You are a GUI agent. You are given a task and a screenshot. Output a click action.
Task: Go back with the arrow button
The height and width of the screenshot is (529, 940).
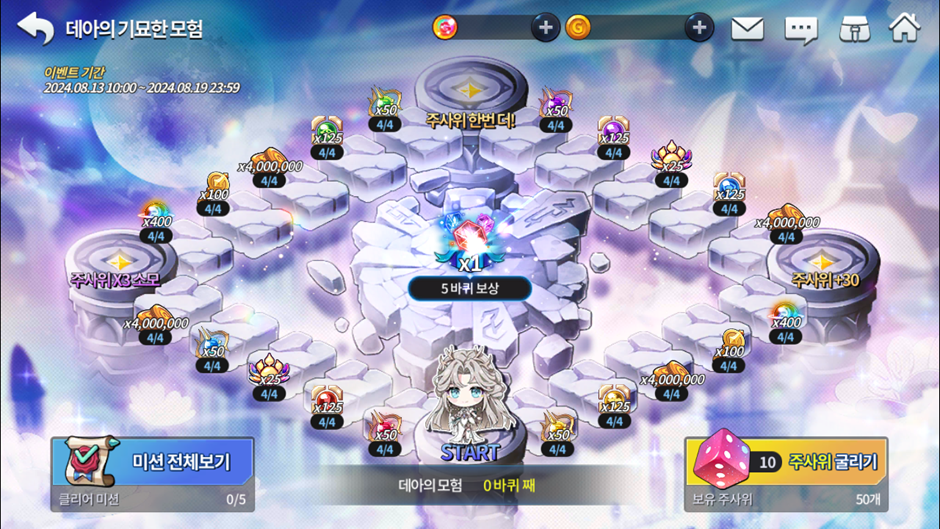[x=36, y=28]
